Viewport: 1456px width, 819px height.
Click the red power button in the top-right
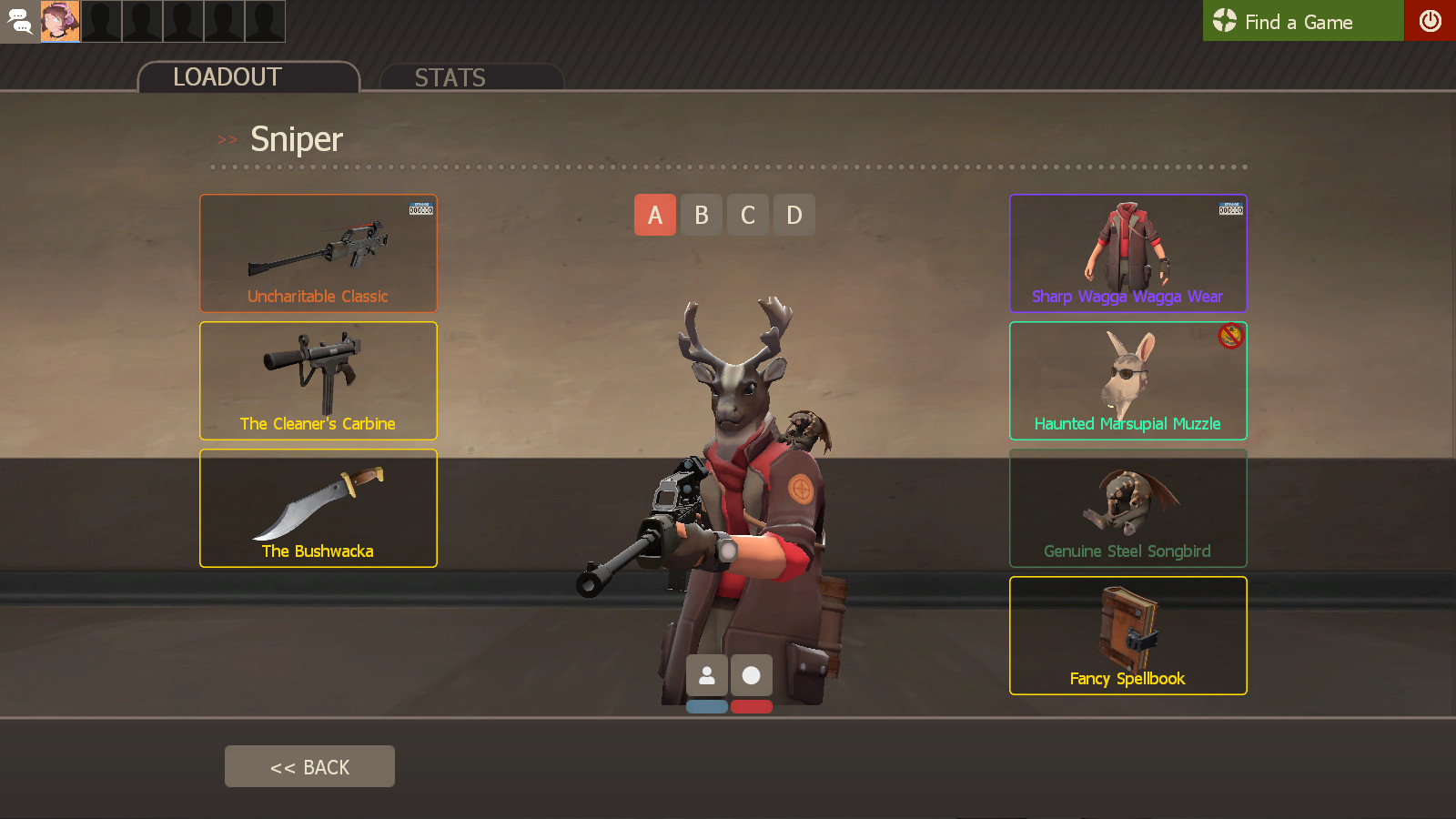click(x=1431, y=21)
